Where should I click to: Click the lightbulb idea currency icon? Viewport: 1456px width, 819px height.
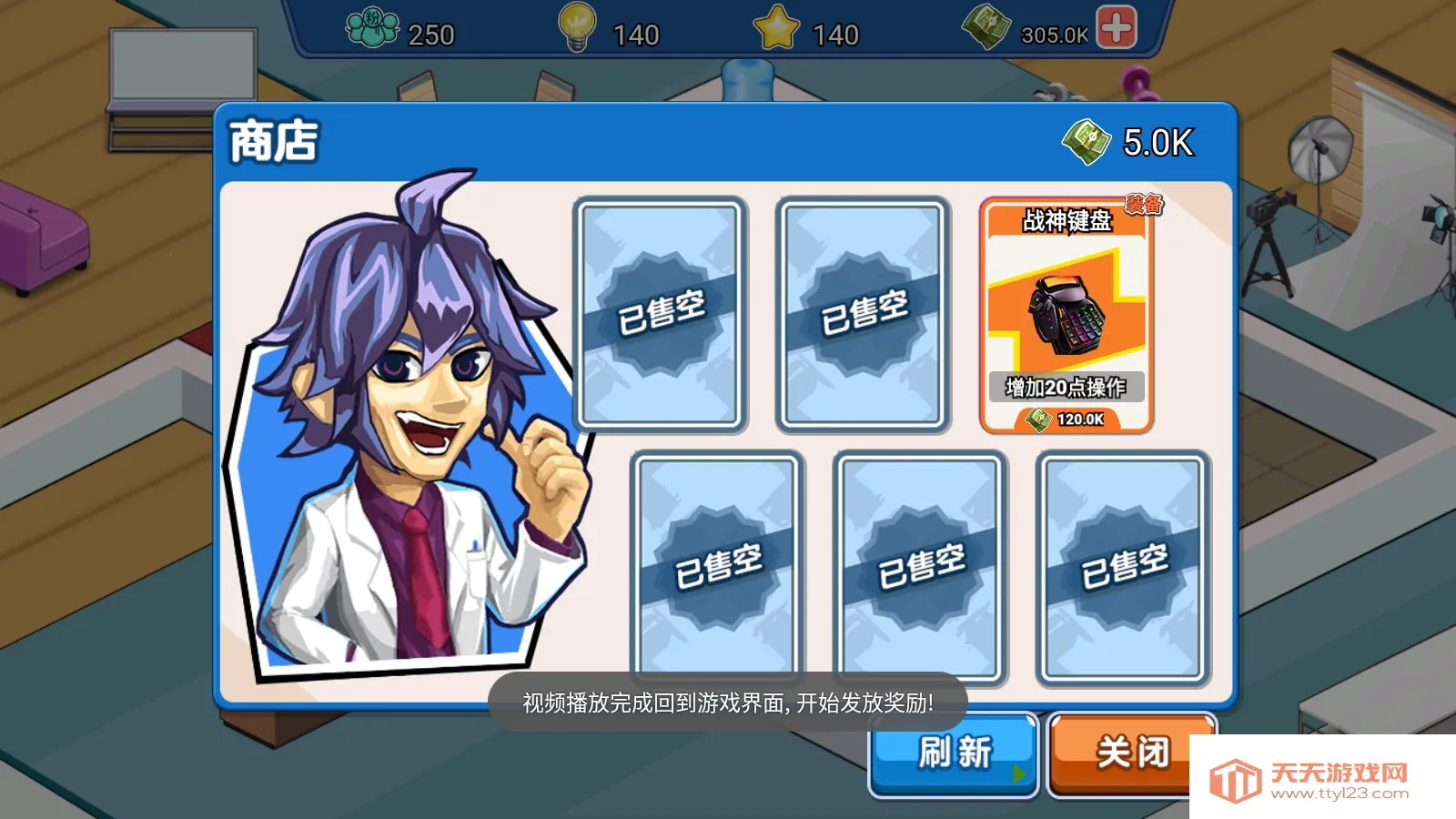[x=577, y=27]
